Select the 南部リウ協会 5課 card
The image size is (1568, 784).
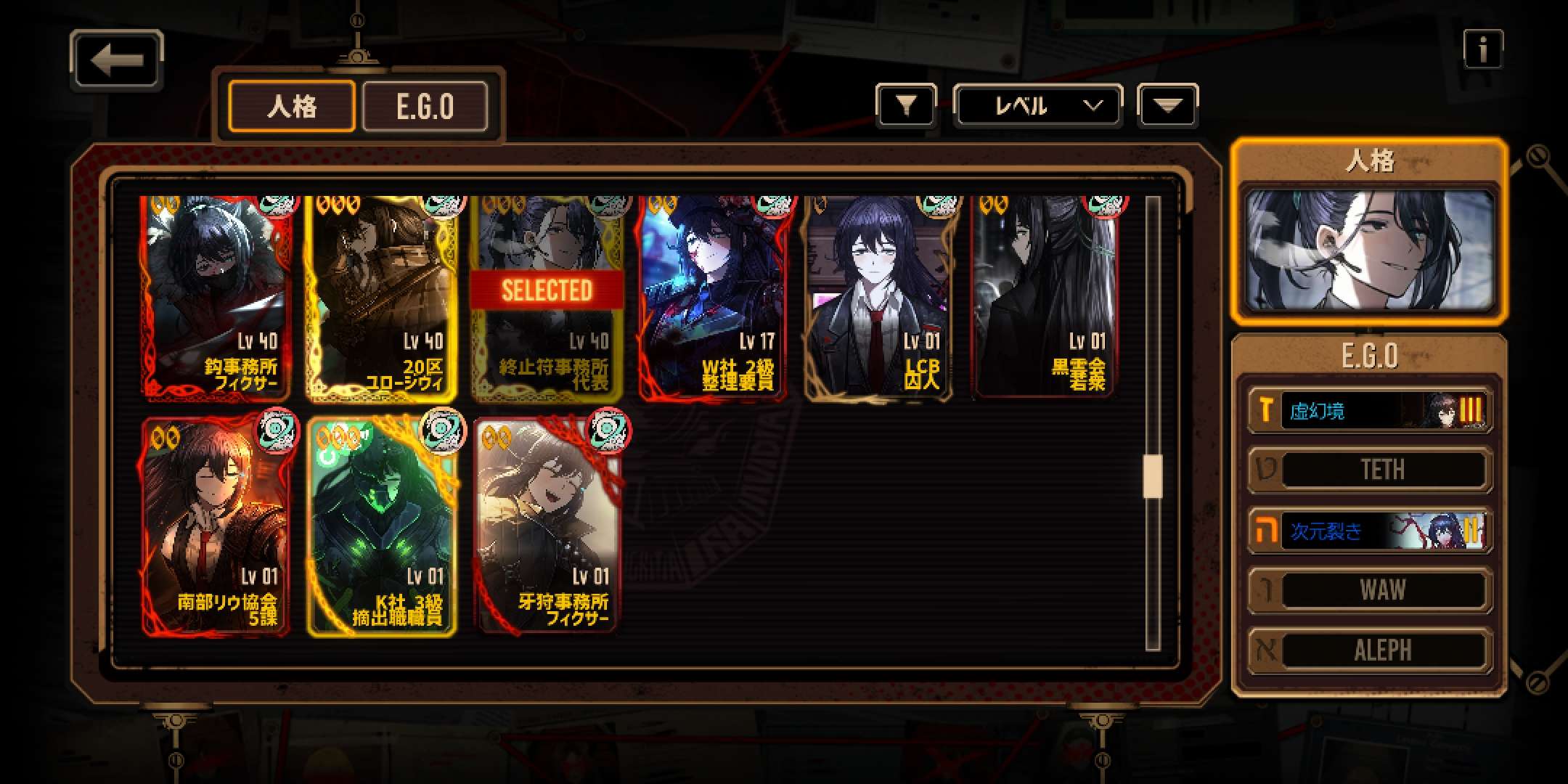pos(216,527)
